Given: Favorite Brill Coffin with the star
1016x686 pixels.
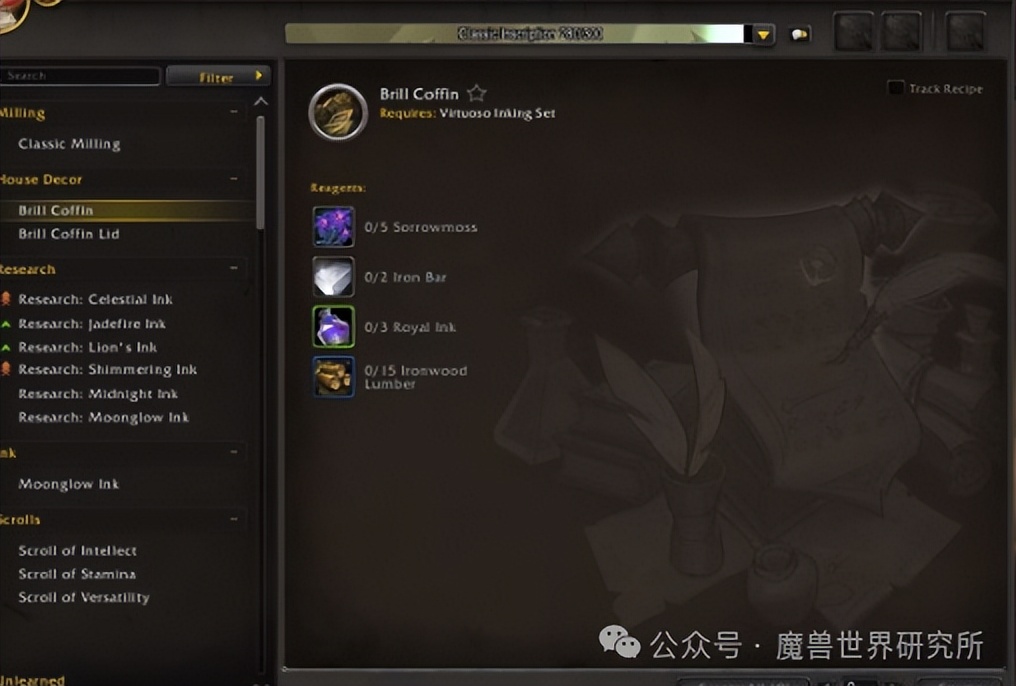Looking at the screenshot, I should point(477,94).
